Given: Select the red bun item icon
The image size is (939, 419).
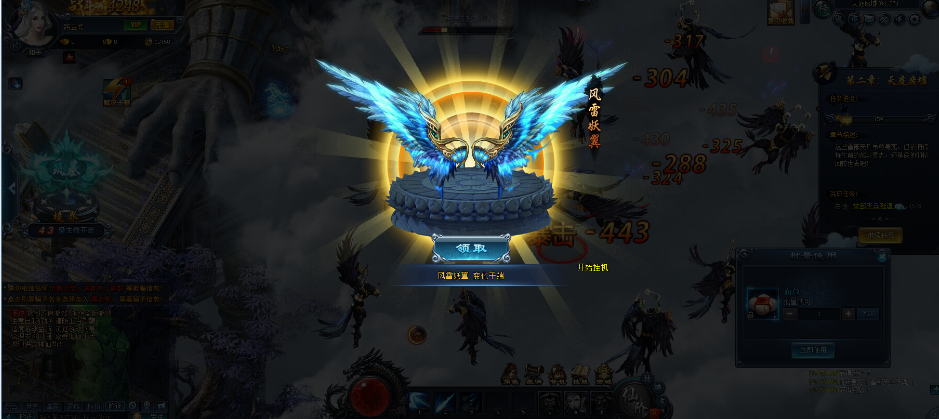Looking at the screenshot, I should (x=760, y=302).
